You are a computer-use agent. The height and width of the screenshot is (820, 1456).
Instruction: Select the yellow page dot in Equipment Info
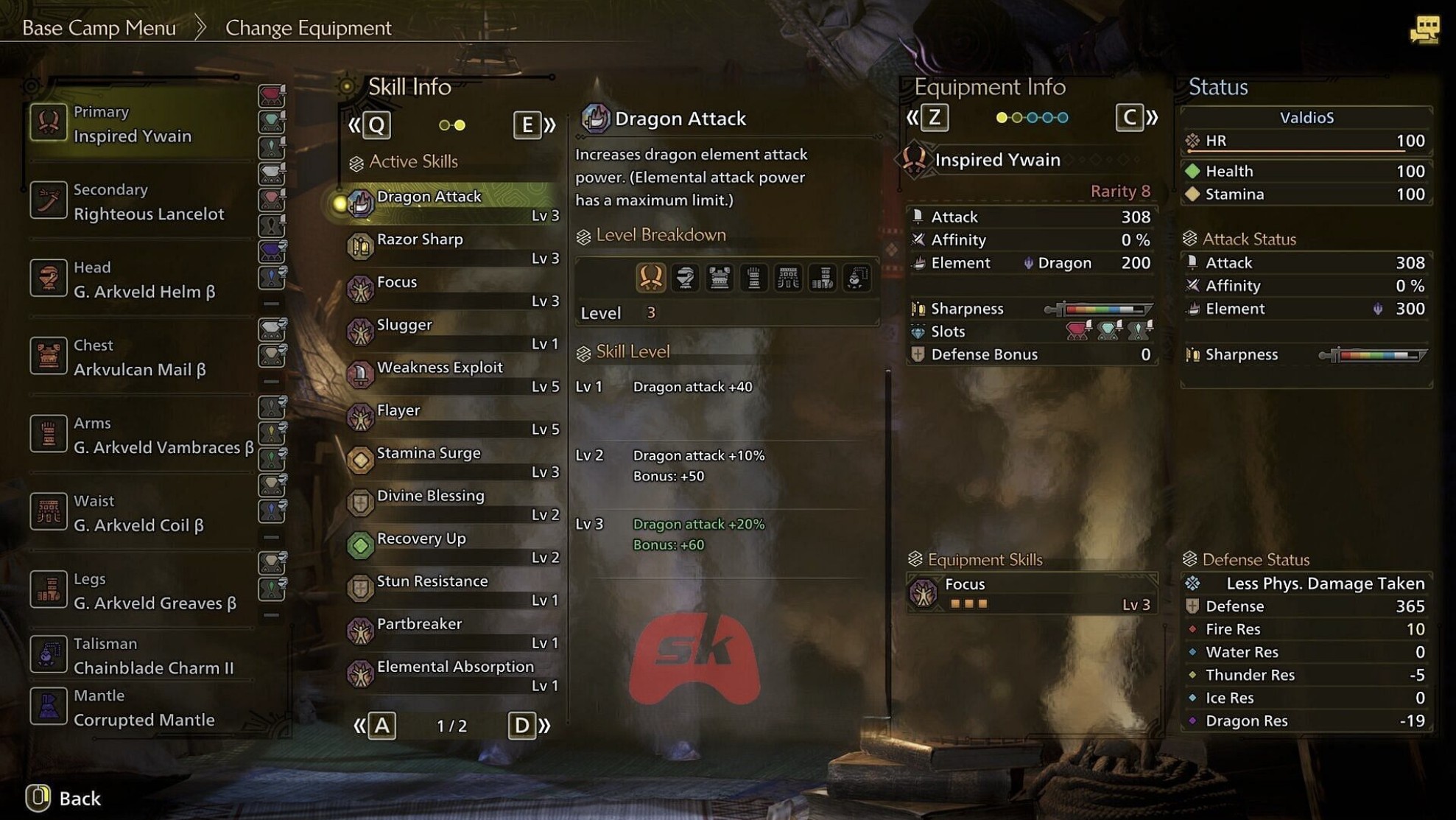tap(1002, 117)
